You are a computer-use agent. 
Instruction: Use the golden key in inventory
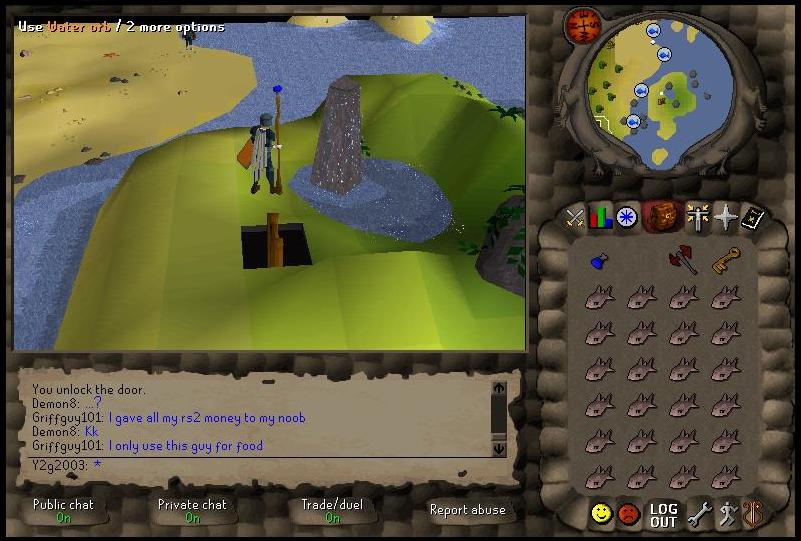tap(725, 261)
